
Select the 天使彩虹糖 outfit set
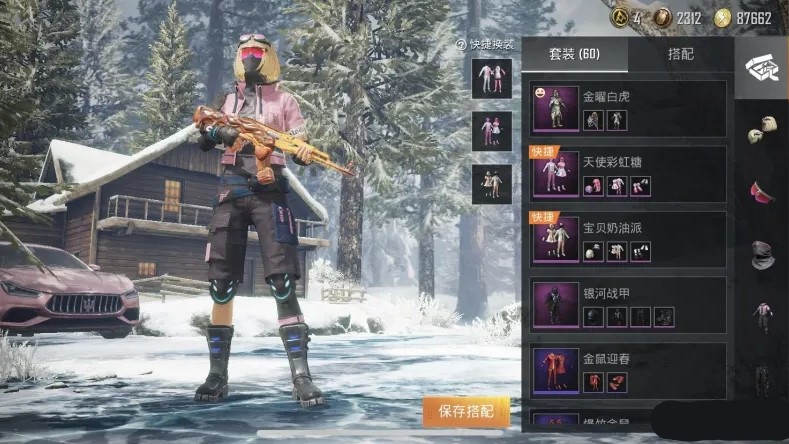628,174
